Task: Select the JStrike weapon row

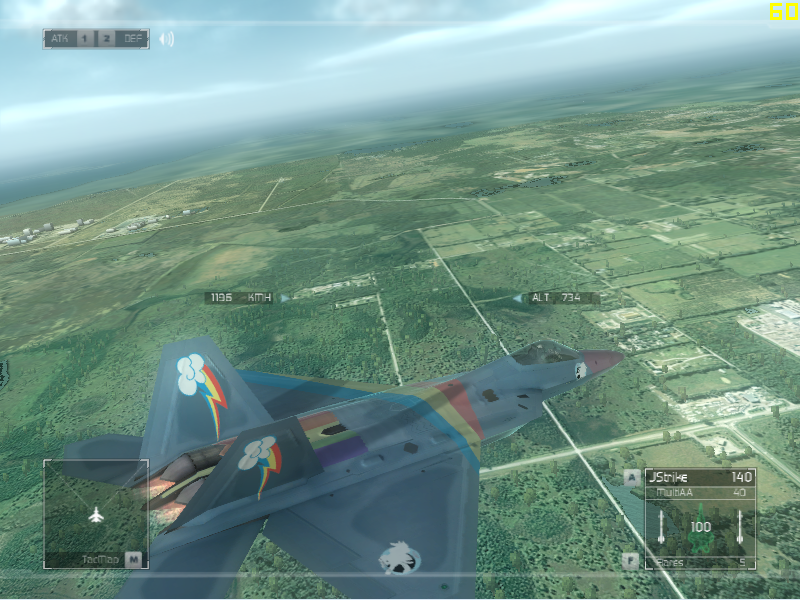Action: click(x=700, y=477)
